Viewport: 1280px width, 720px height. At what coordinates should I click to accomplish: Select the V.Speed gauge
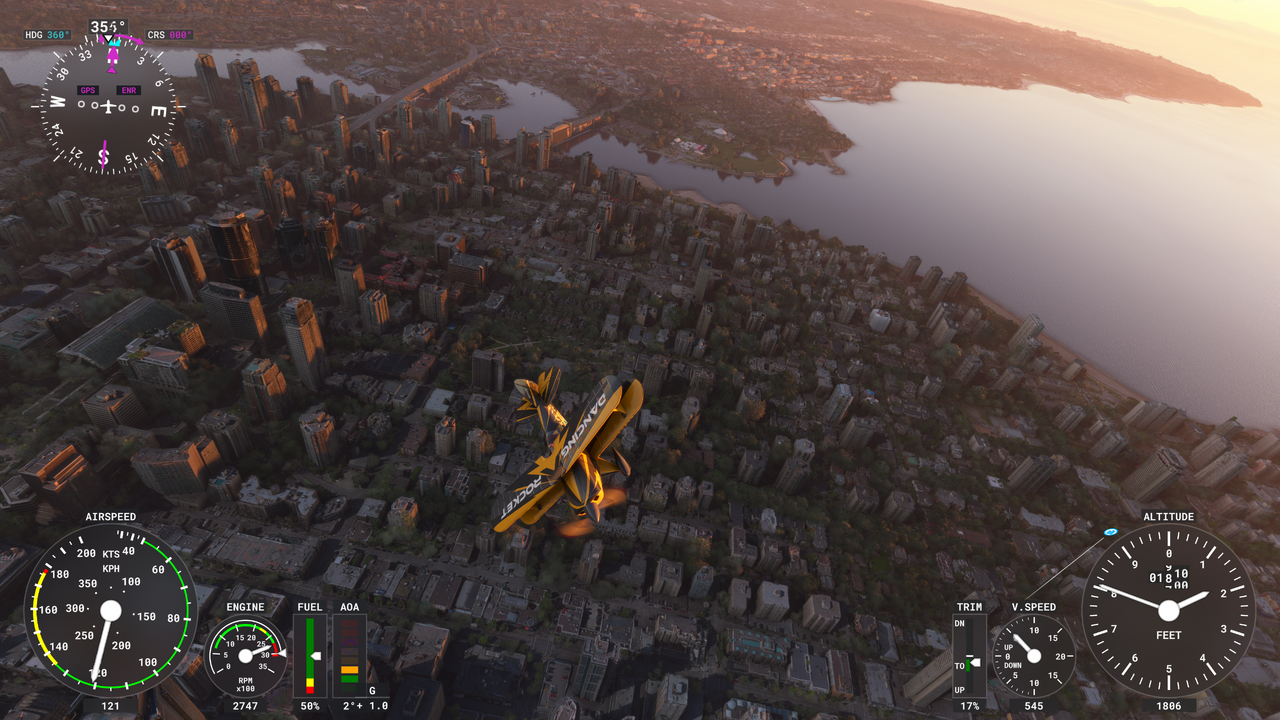coord(1033,656)
